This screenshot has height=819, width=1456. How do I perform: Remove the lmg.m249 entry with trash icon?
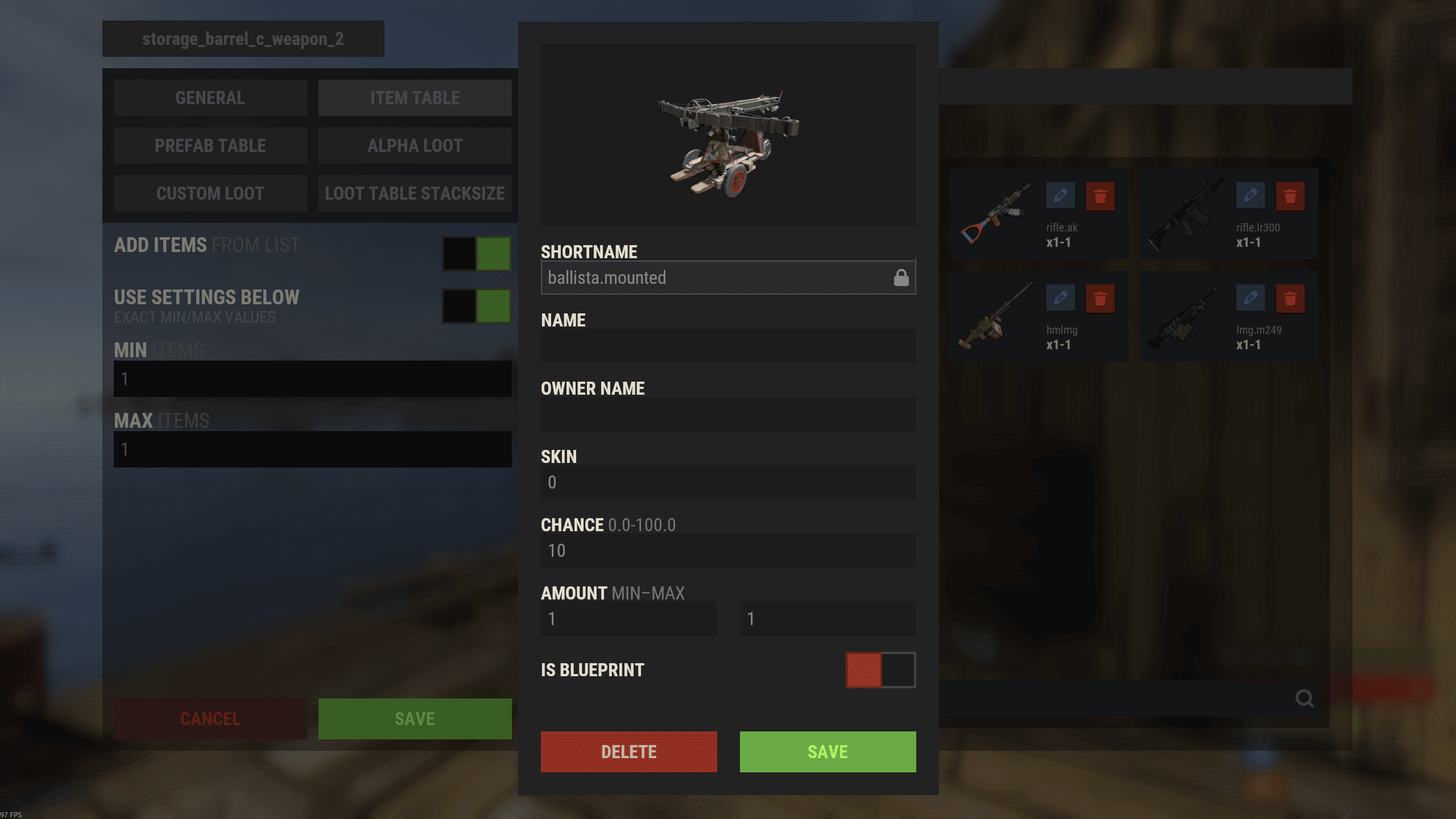(x=1290, y=299)
